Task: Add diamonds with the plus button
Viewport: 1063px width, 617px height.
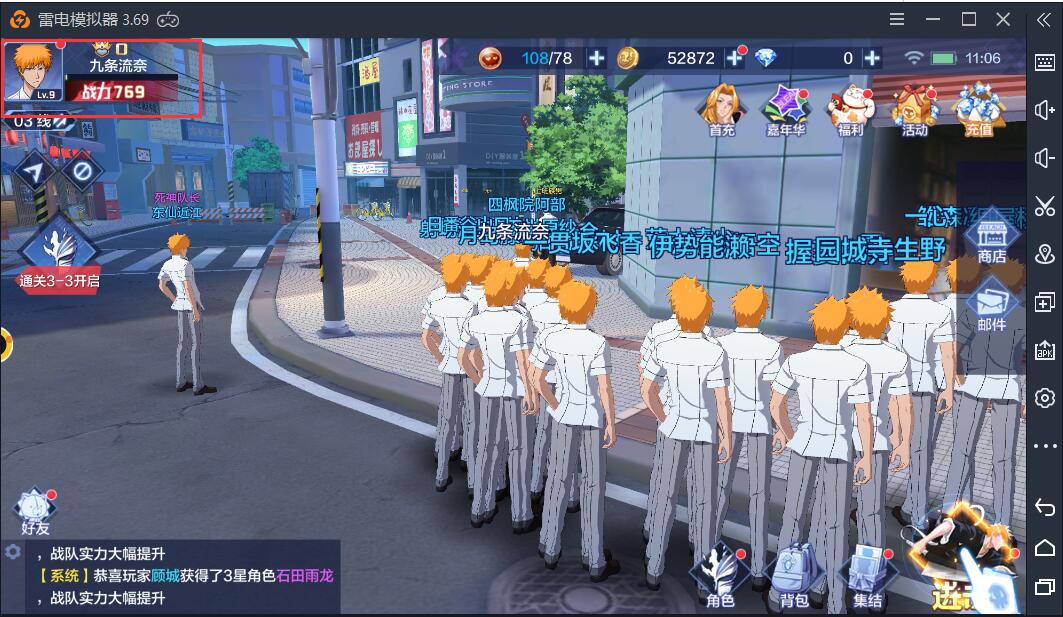Action: click(872, 58)
